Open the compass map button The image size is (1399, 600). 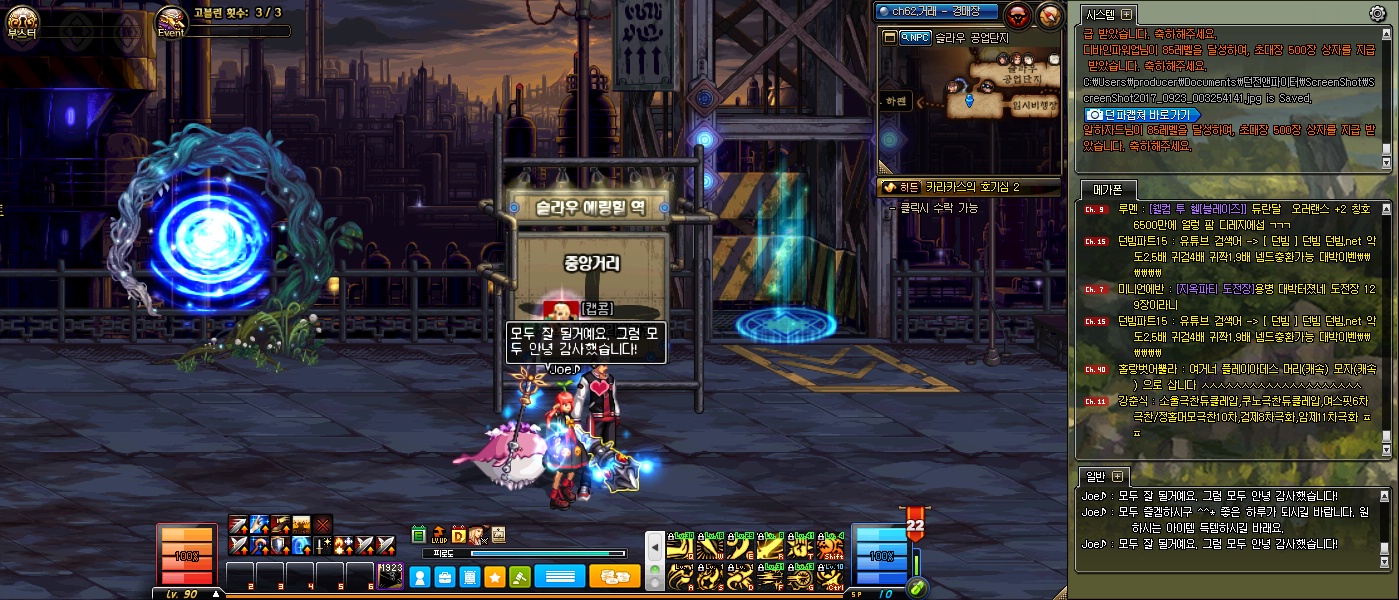1049,15
